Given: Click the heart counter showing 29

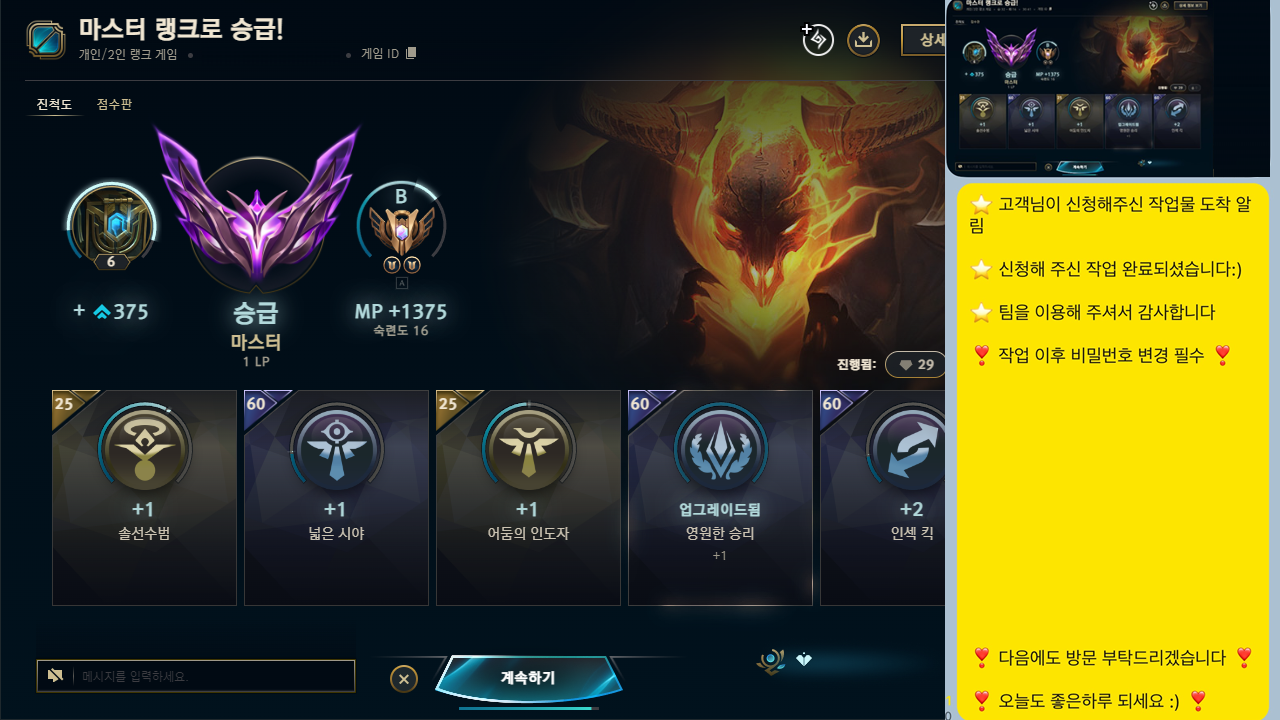Looking at the screenshot, I should [915, 364].
